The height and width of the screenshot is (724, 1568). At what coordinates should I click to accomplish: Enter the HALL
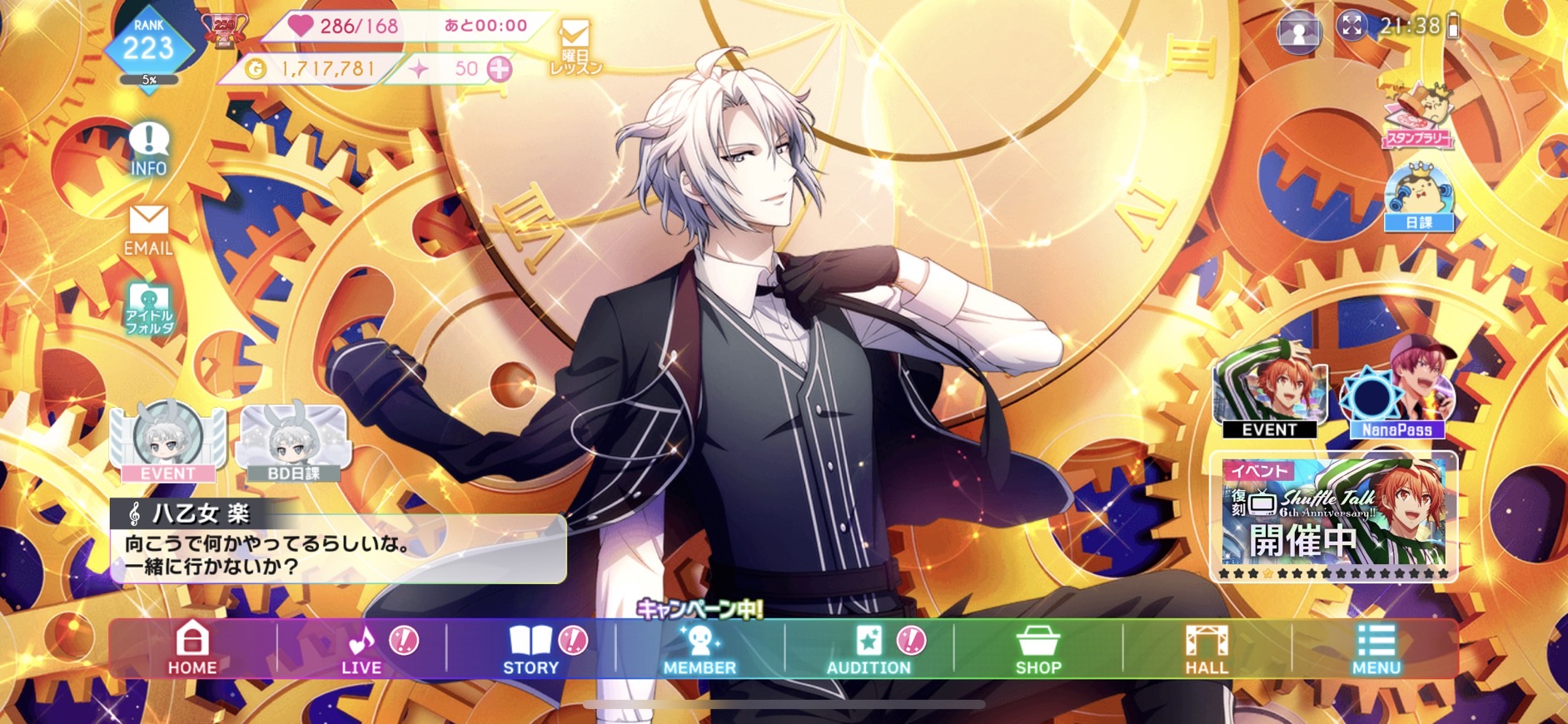tap(1207, 648)
